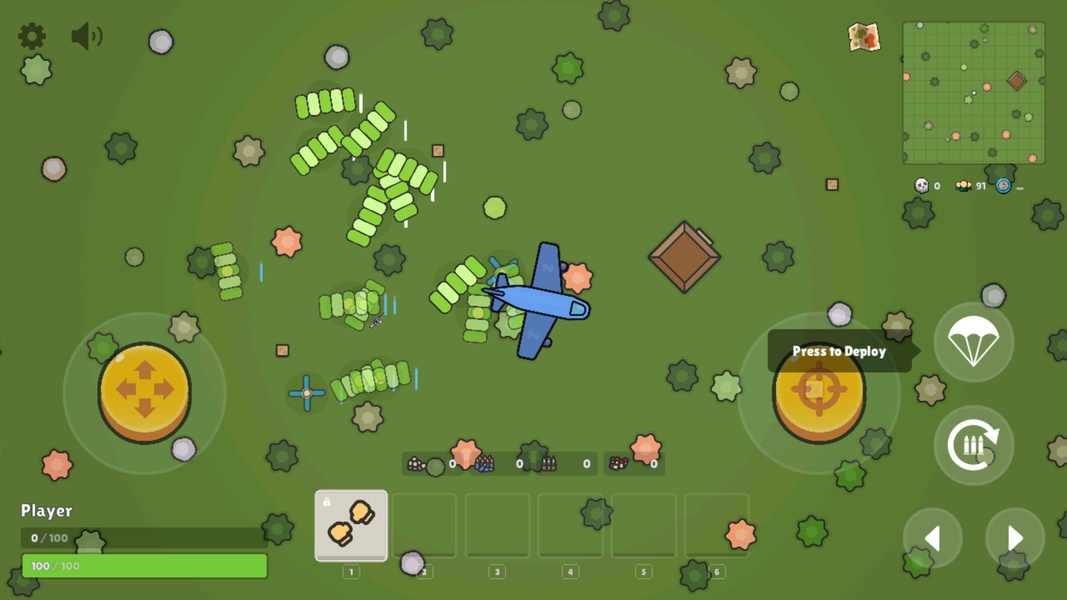Viewport: 1067px width, 600px height.
Task: Switch to previous weapon with left arrow
Action: [932, 538]
